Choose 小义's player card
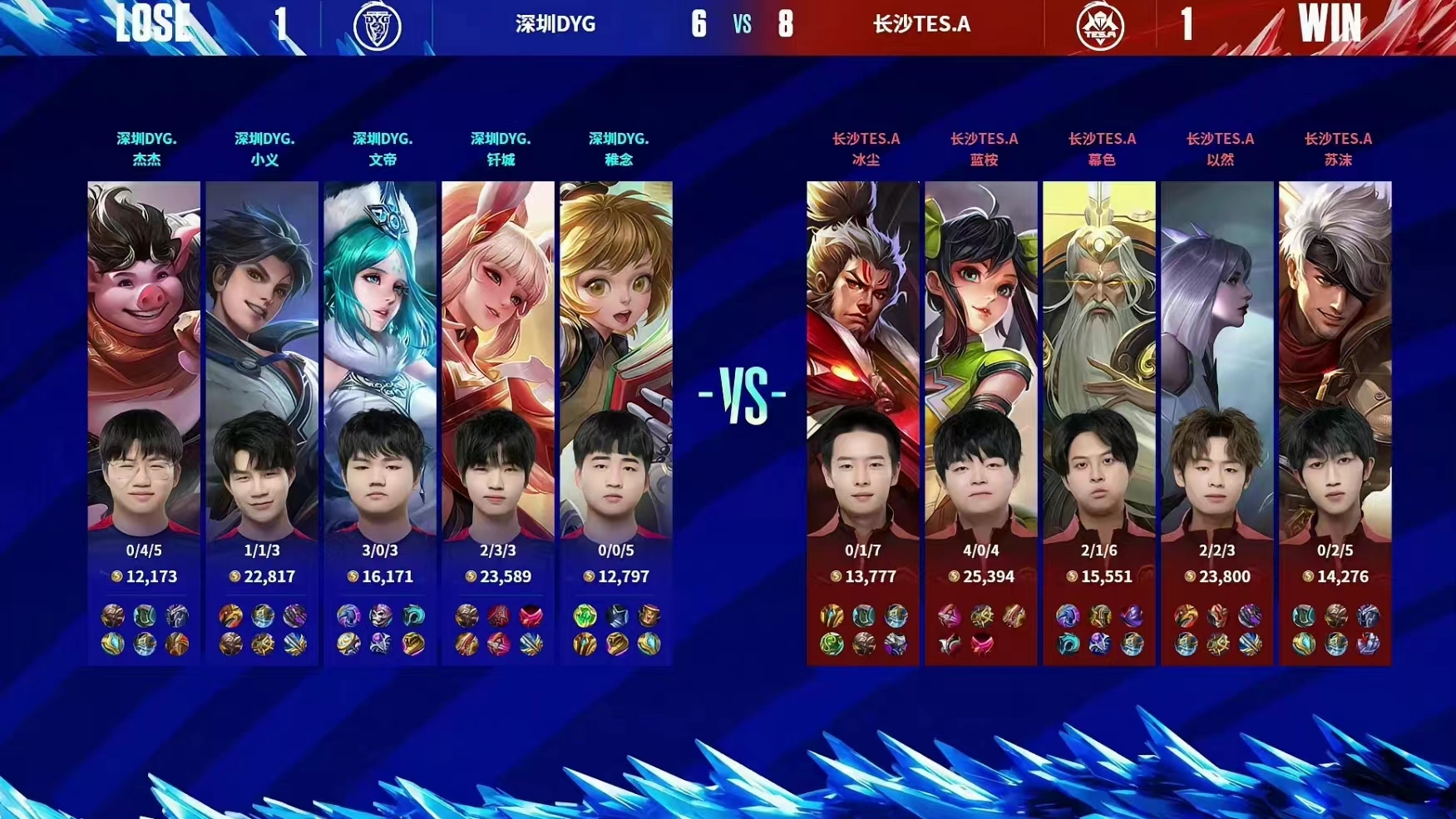 point(262,358)
